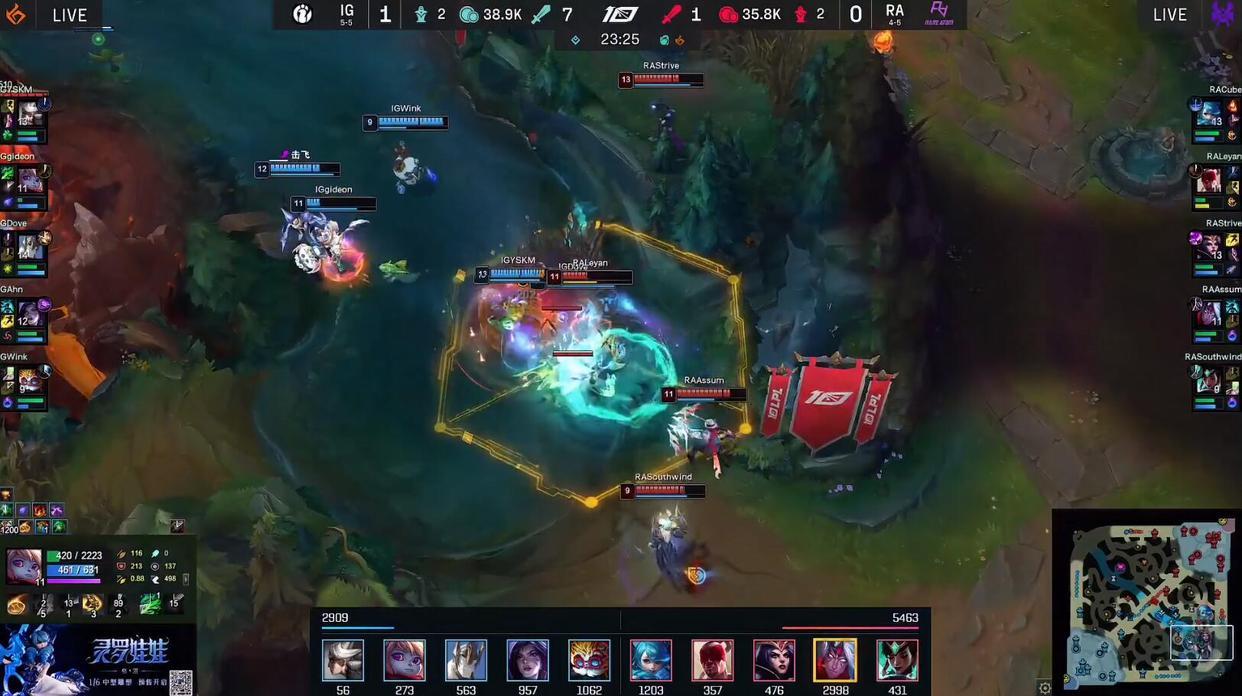Select the white-haired champion portrait showing 56

click(x=343, y=660)
